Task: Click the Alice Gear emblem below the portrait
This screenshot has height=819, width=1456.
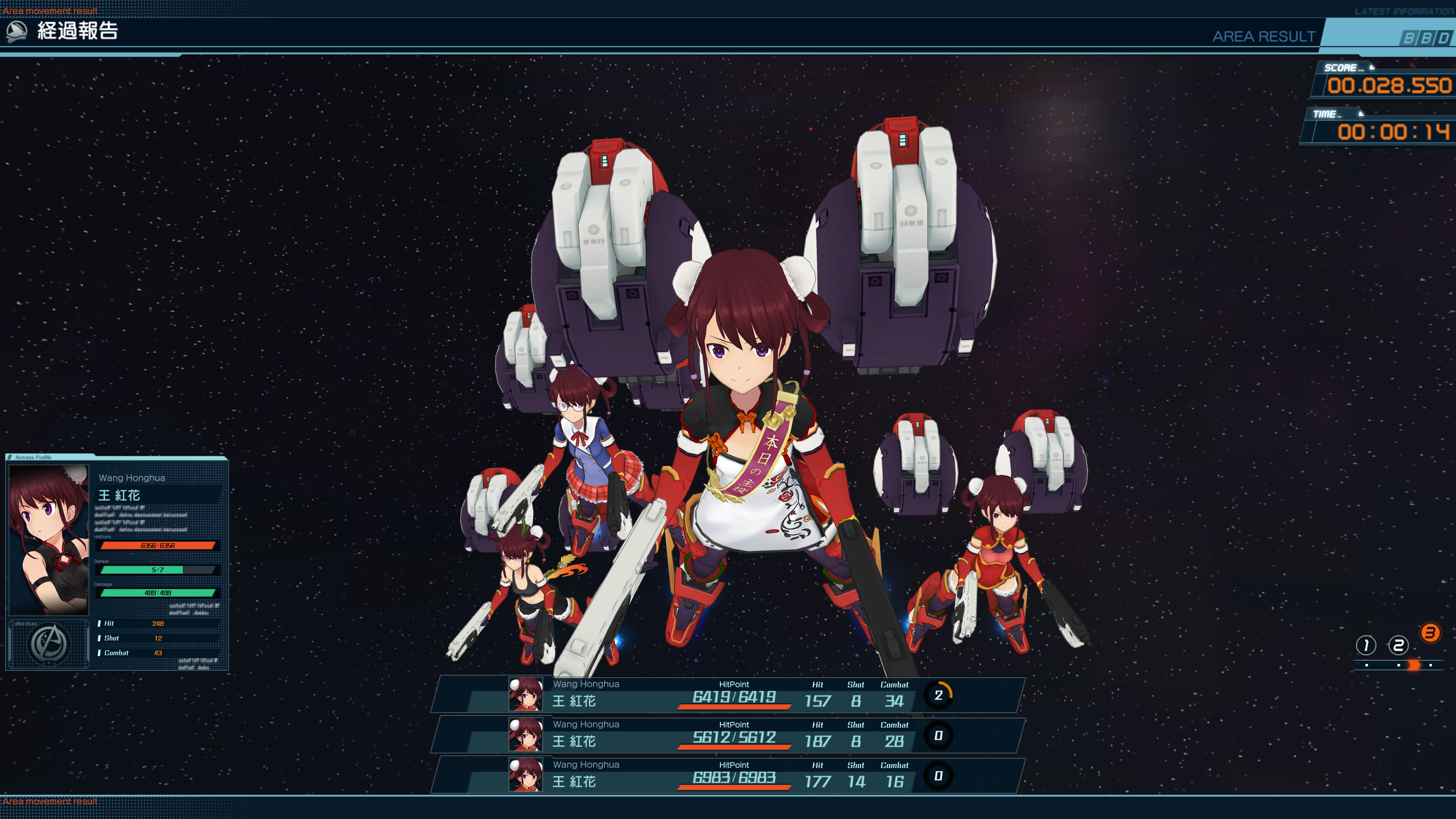Action: coord(49,644)
